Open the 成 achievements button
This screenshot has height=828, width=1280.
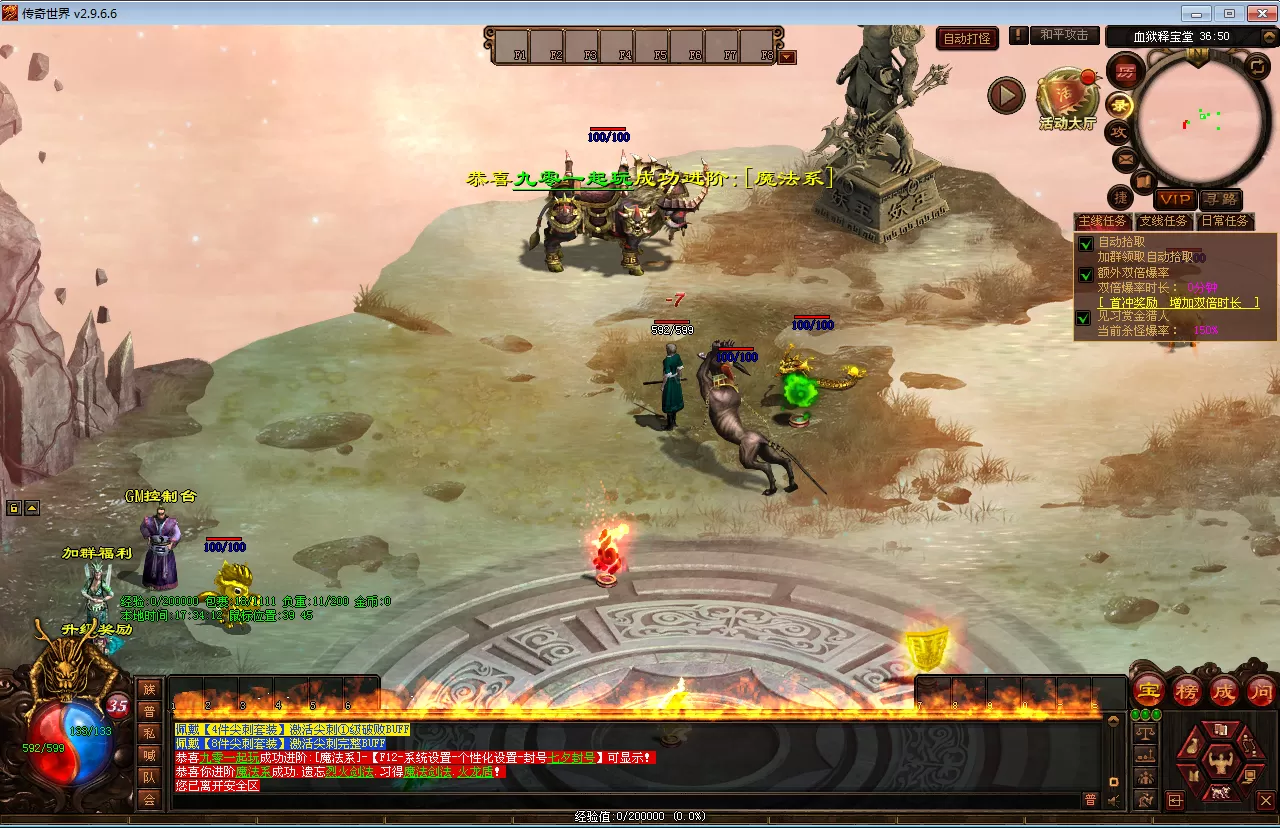1224,690
